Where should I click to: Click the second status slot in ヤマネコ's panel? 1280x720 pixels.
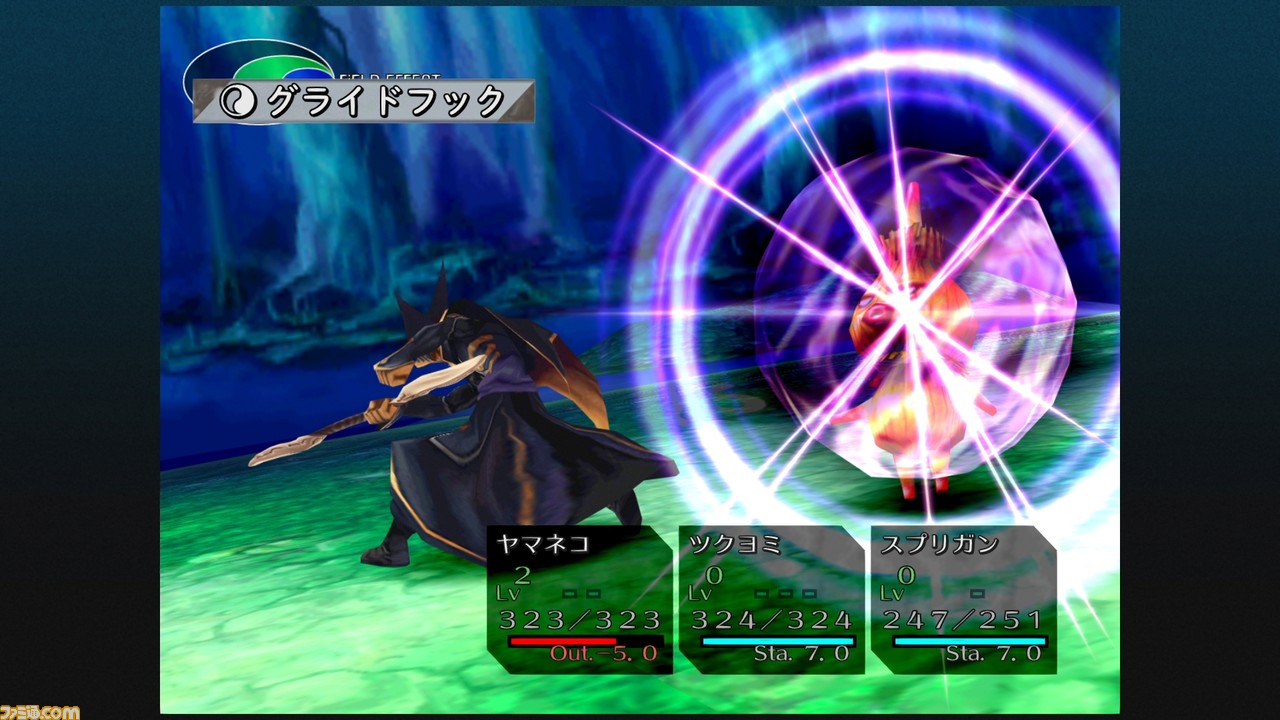tap(593, 592)
